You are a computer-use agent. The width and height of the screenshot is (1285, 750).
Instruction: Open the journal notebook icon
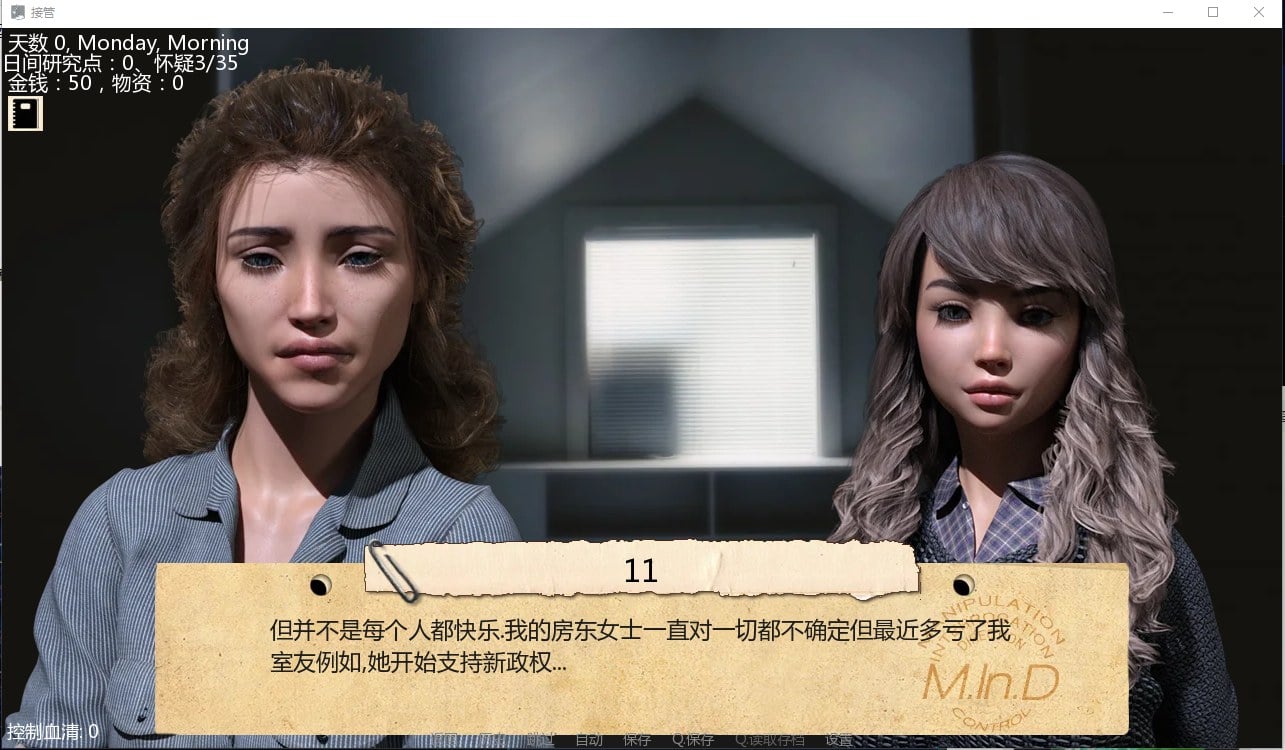(x=24, y=113)
